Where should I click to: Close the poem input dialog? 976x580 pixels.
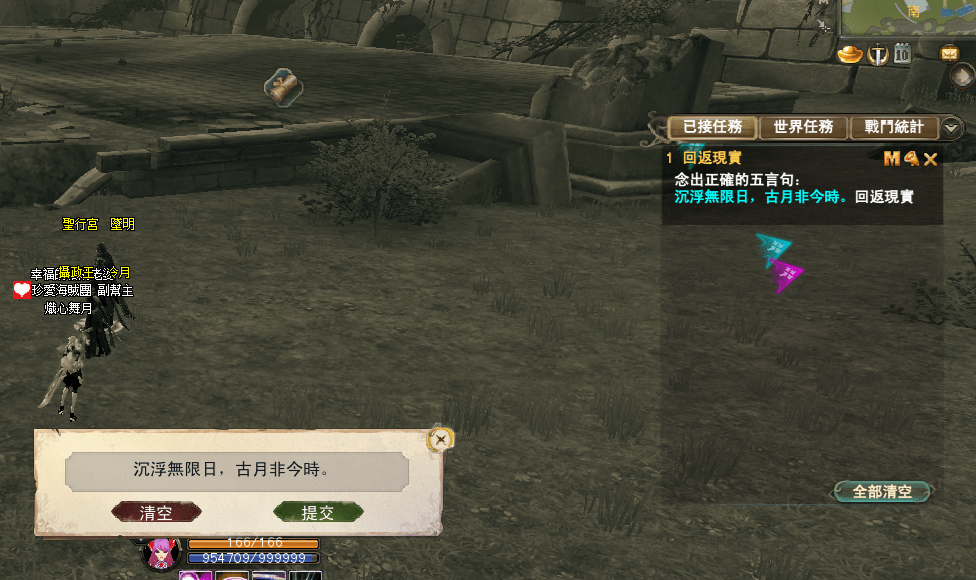(x=439, y=438)
